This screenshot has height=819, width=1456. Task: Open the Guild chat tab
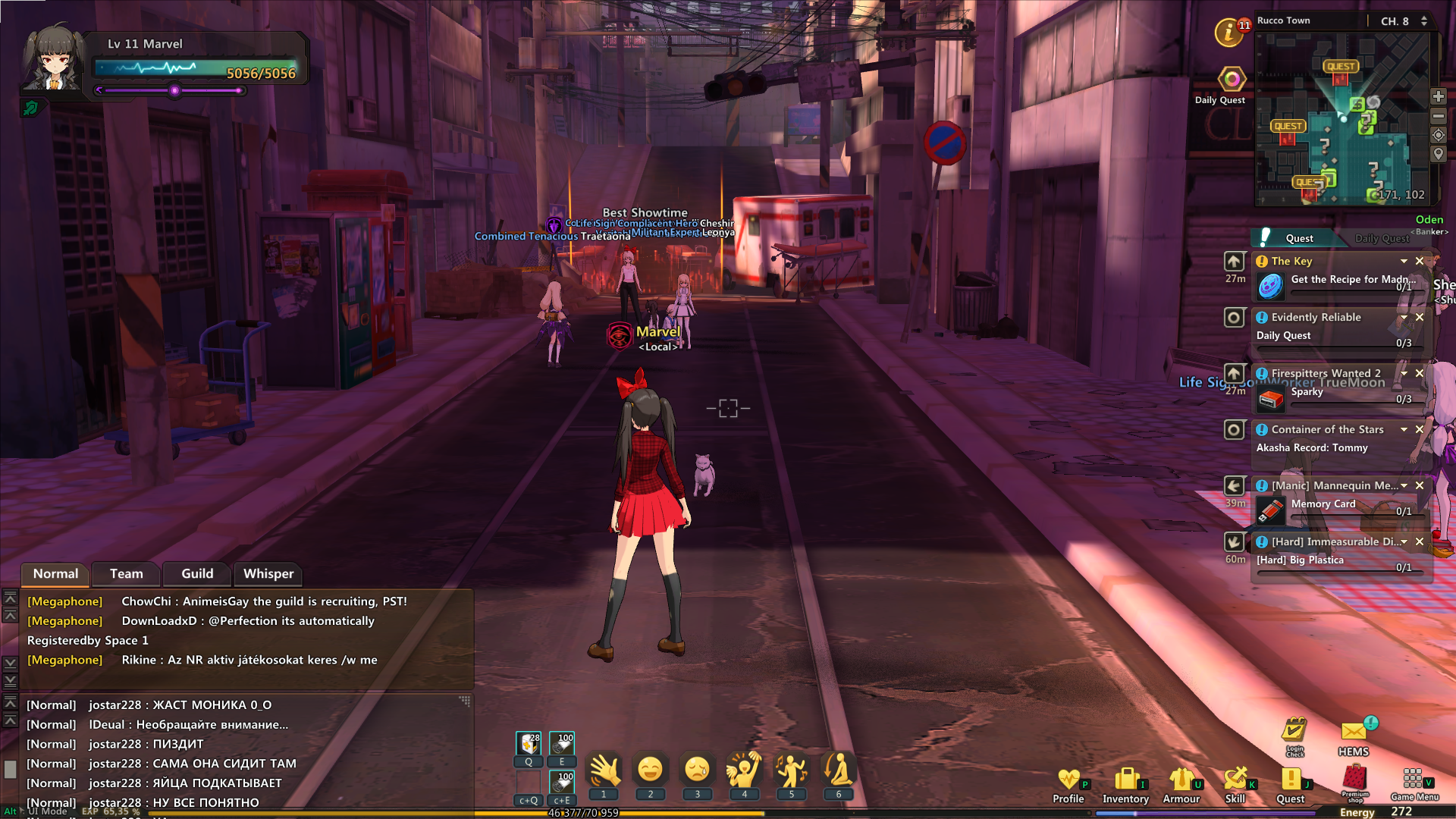[x=197, y=574]
